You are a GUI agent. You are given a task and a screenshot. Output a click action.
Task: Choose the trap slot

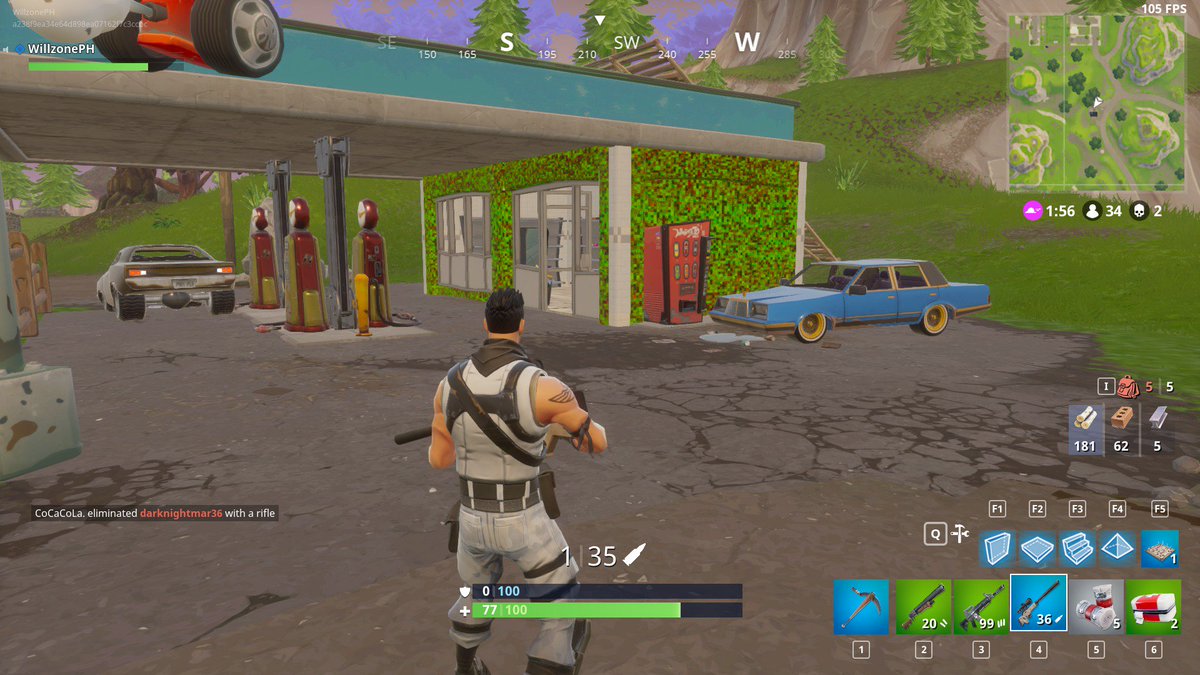(1160, 547)
